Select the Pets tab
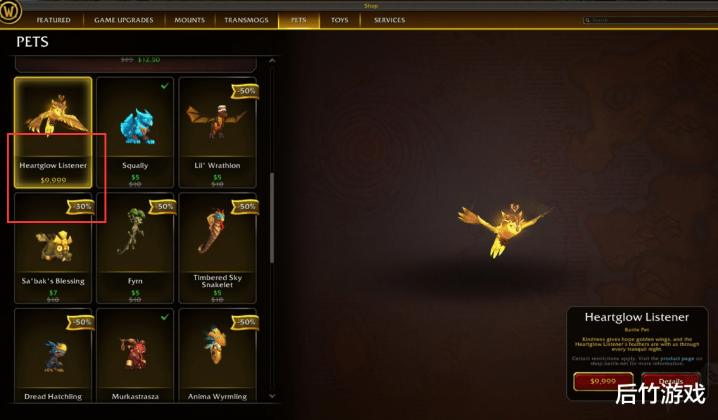 click(298, 20)
